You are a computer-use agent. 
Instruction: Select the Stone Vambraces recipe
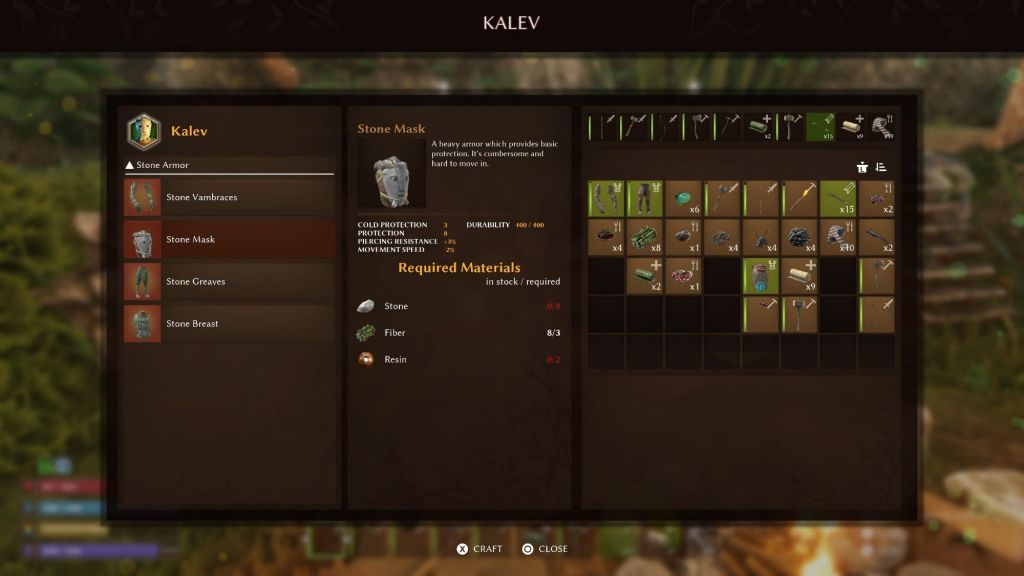pyautogui.click(x=228, y=197)
